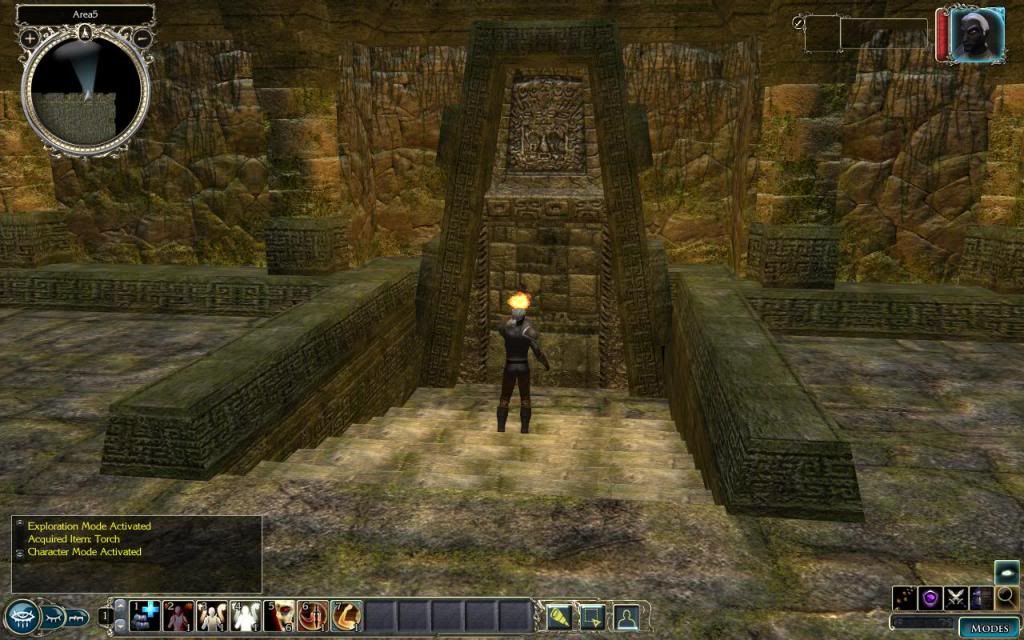Use hotbar slot 1 with blue cross
The height and width of the screenshot is (640, 1024).
point(147,615)
